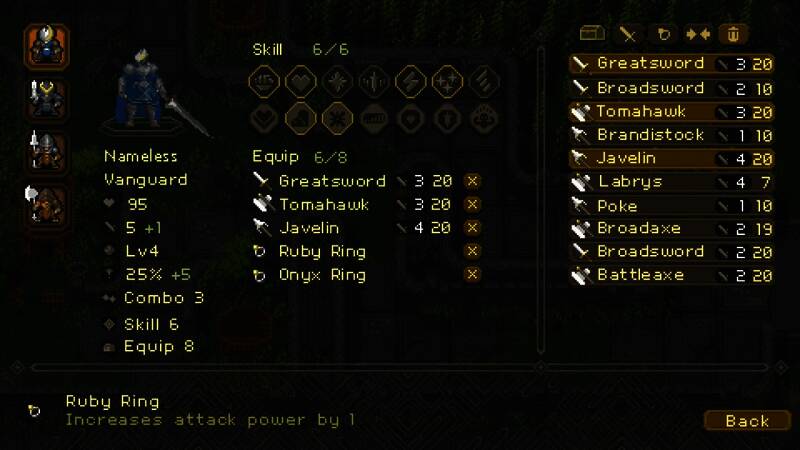The image size is (800, 450).
Task: Open the trash can discard tab
Action: pos(733,34)
